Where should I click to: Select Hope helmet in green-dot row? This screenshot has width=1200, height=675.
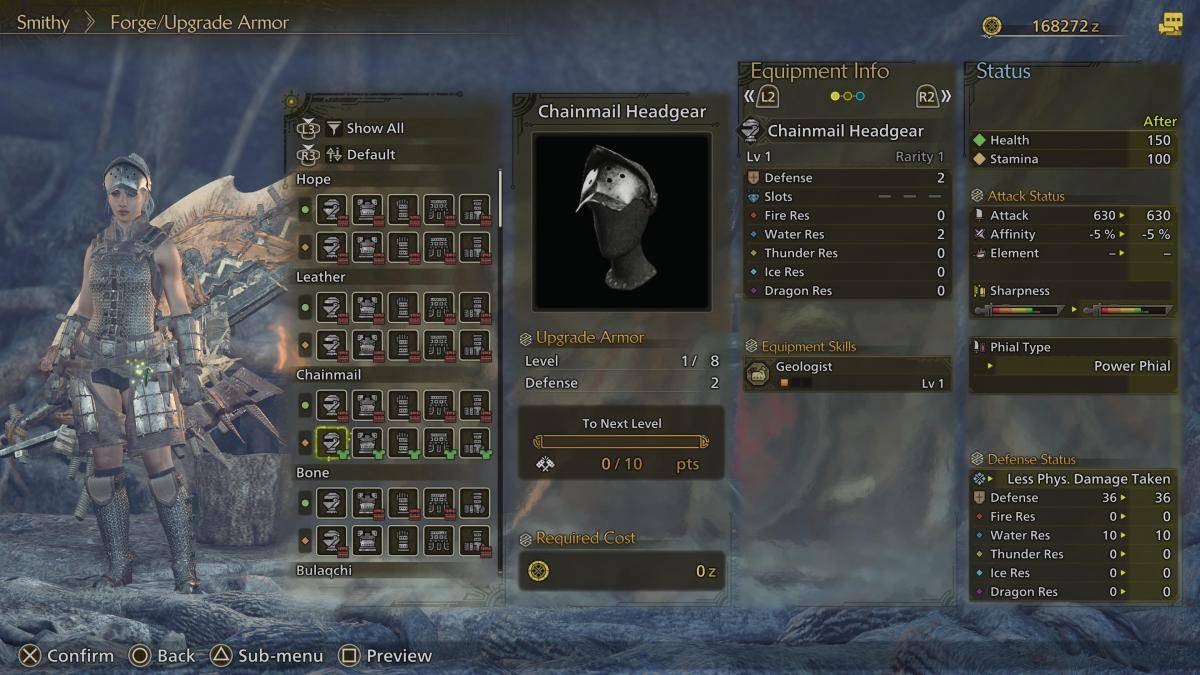click(x=332, y=210)
